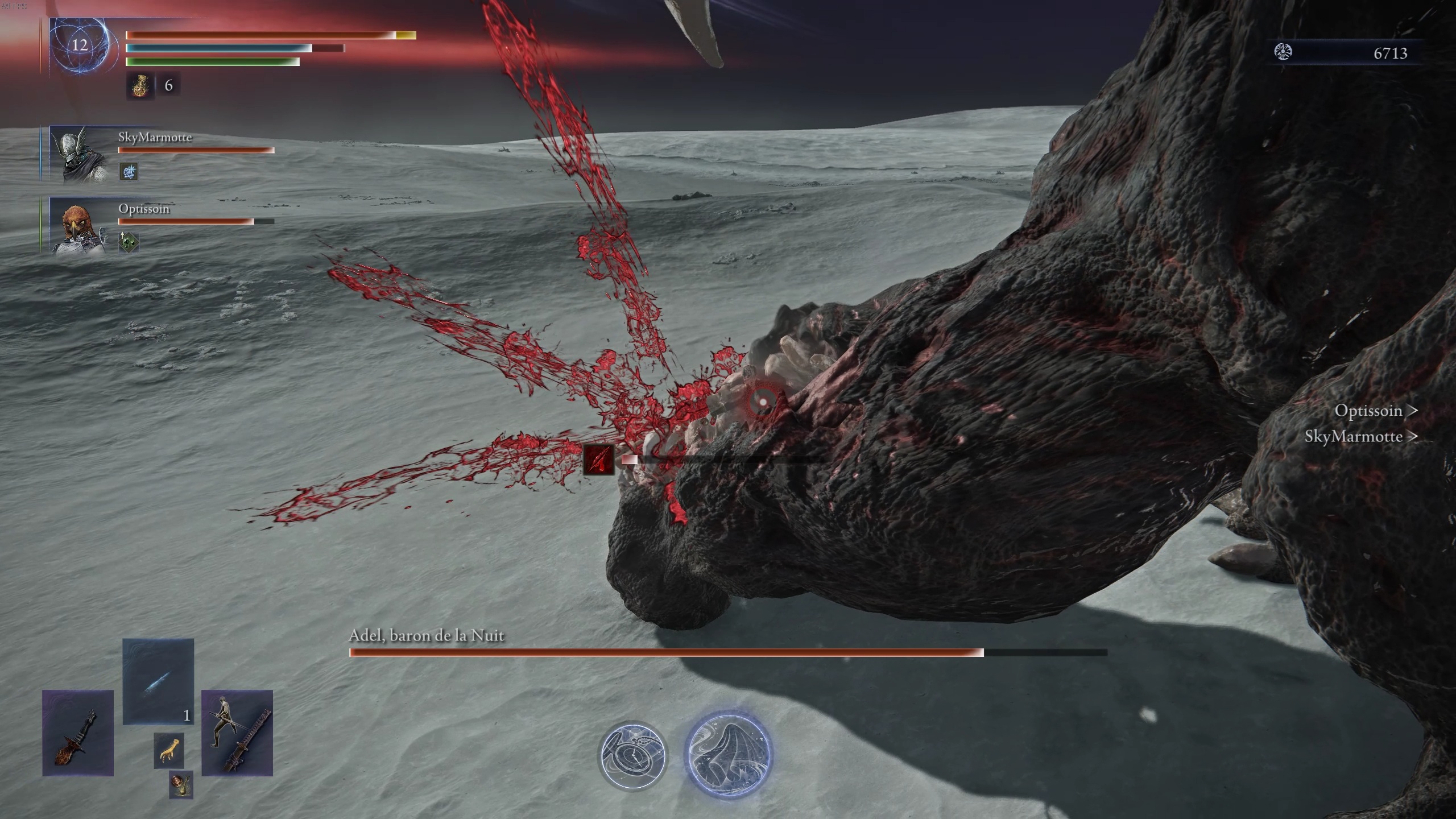Inspect the red bleed status icon

(599, 460)
